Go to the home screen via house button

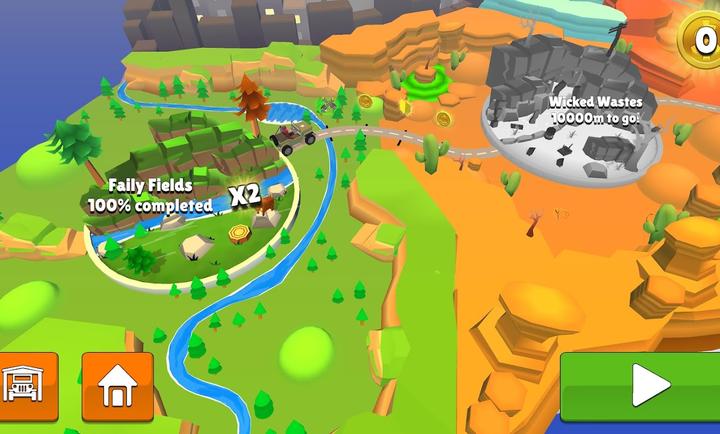click(x=117, y=386)
